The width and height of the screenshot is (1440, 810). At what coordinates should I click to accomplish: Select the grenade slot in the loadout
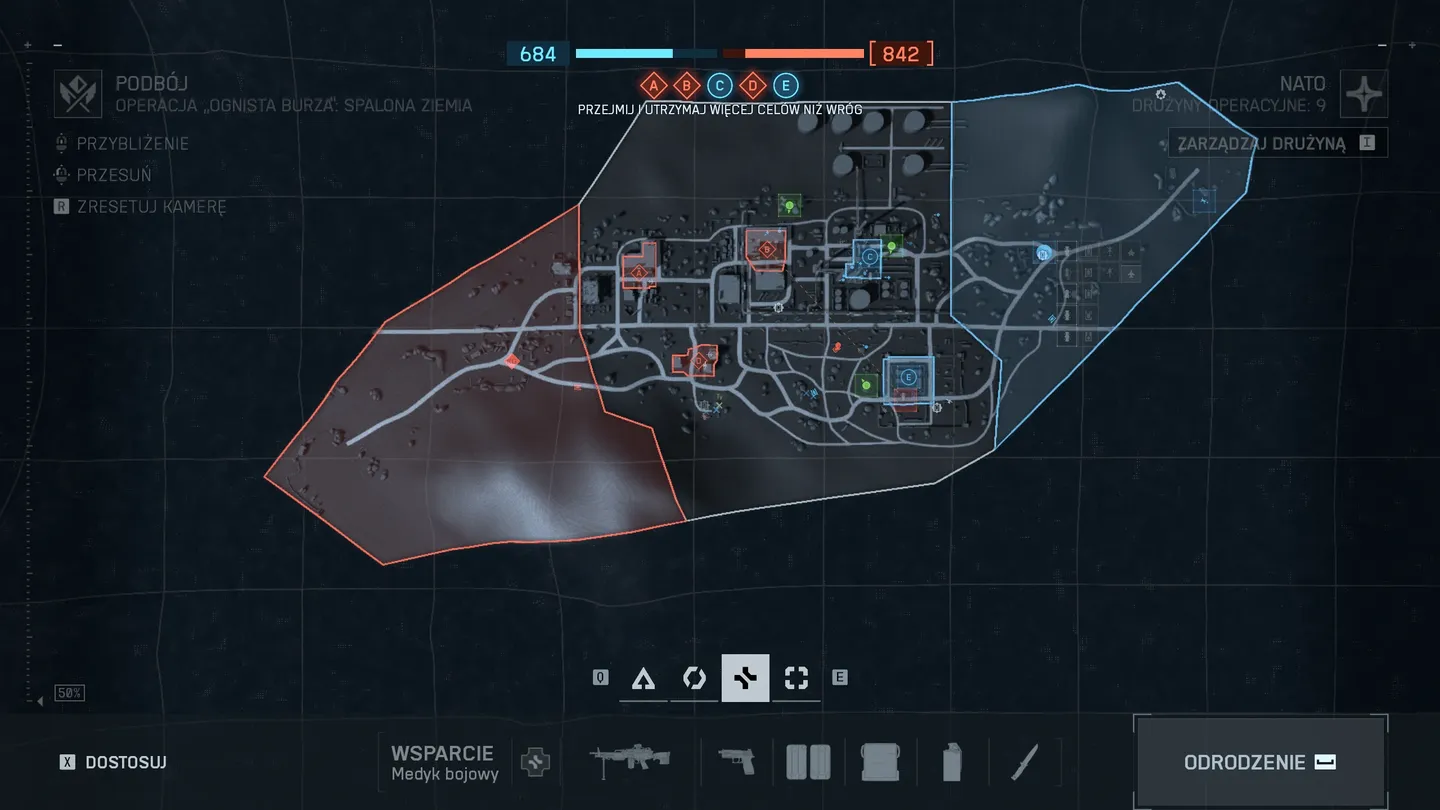(x=952, y=762)
